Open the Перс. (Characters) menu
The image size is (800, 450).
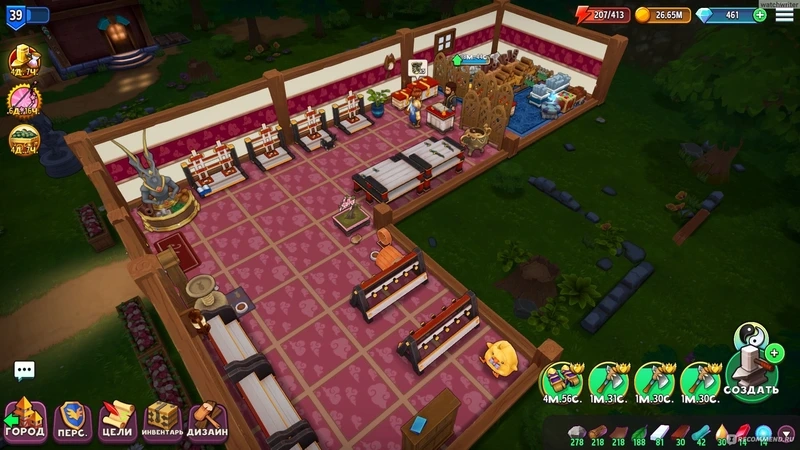[x=71, y=418]
